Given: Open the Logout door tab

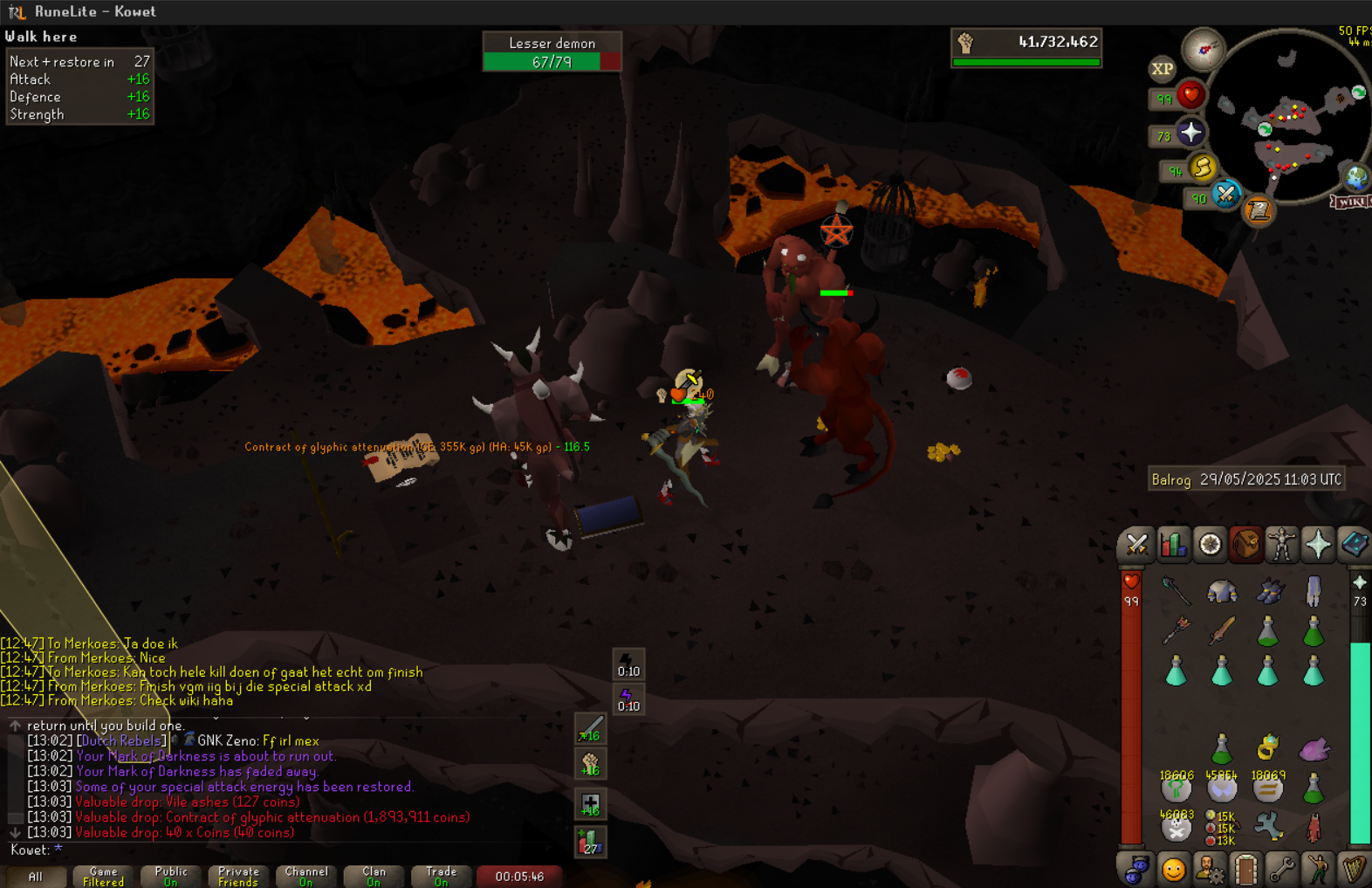Looking at the screenshot, I should pyautogui.click(x=1245, y=870).
